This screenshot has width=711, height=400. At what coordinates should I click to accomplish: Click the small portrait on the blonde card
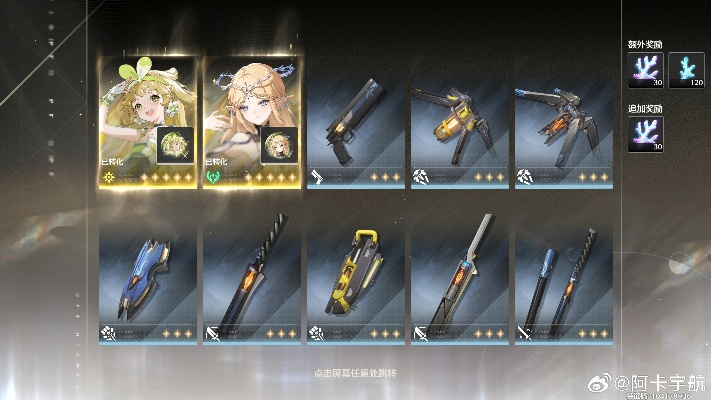pyautogui.click(x=278, y=146)
